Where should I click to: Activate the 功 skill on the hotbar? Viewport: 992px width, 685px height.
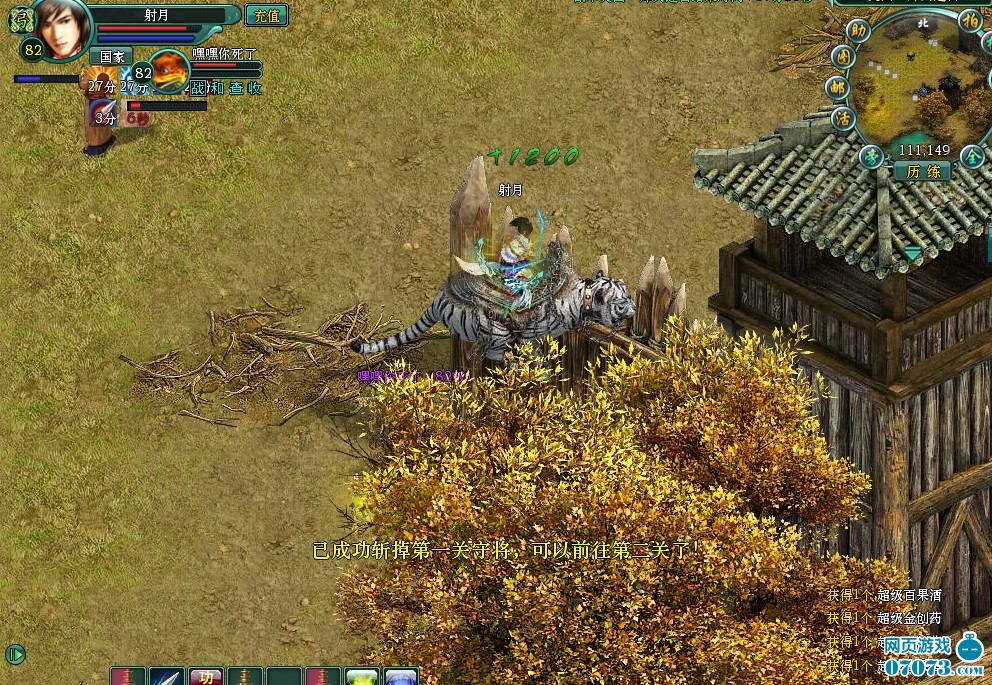(x=206, y=677)
